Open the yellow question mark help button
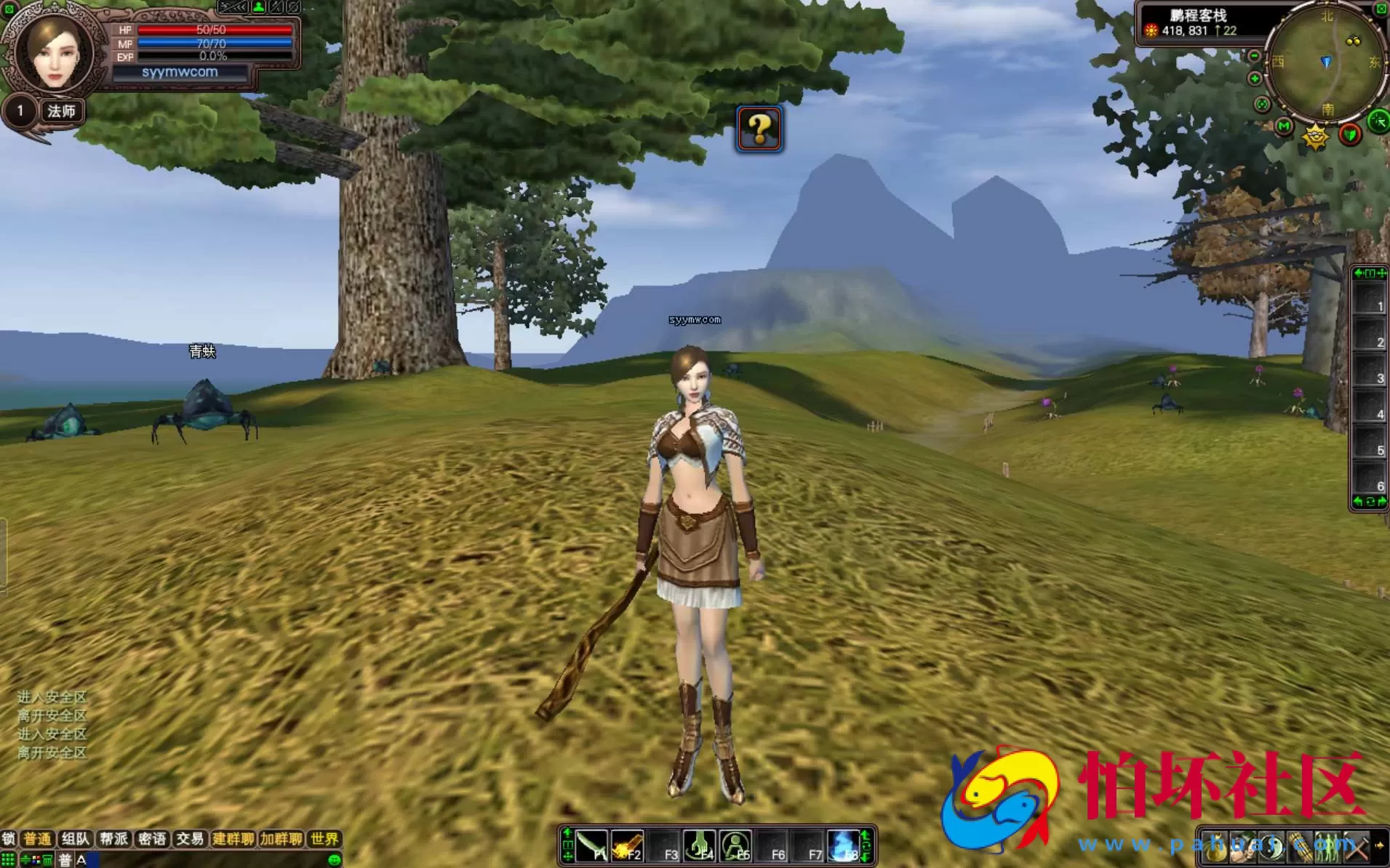Viewport: 1390px width, 868px height. click(759, 129)
